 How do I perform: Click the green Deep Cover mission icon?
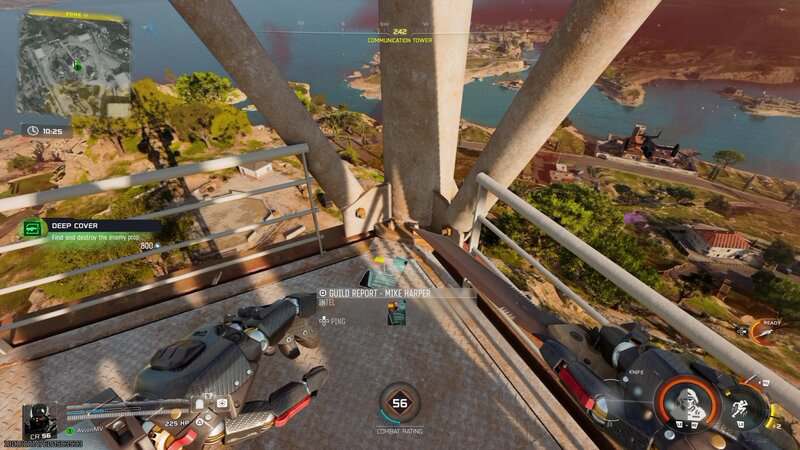33,229
